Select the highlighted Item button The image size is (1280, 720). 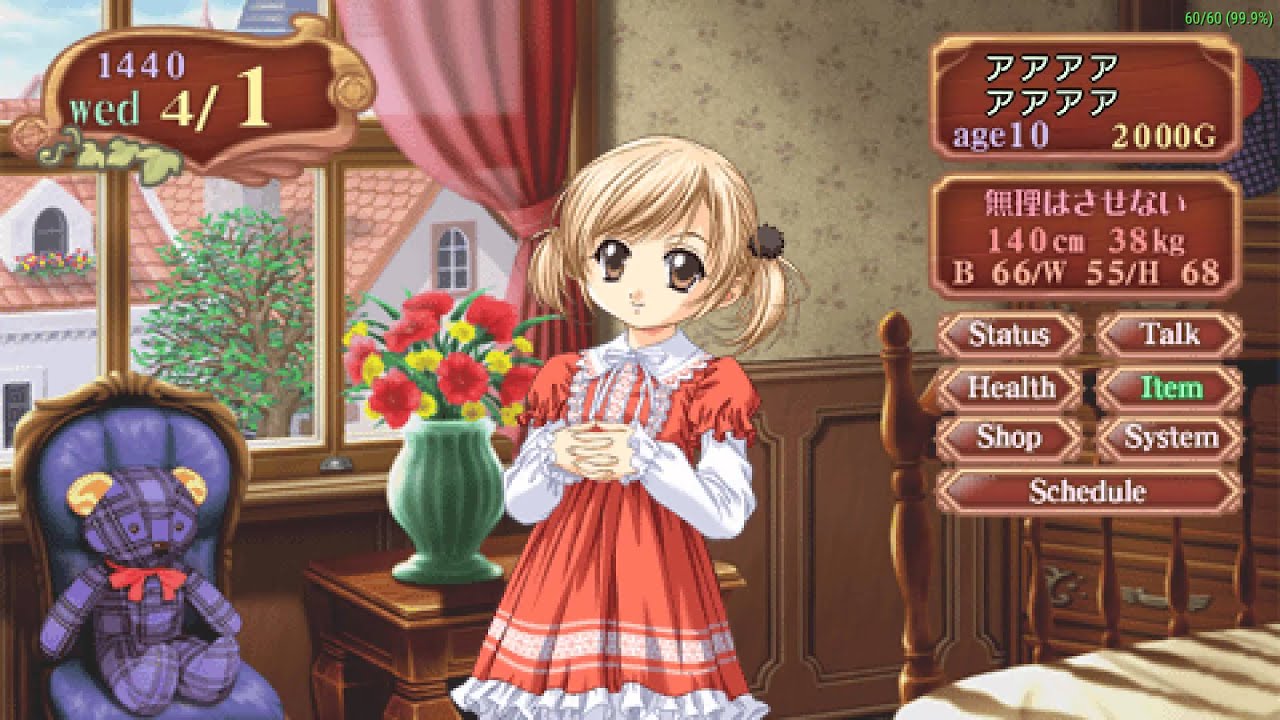1169,387
